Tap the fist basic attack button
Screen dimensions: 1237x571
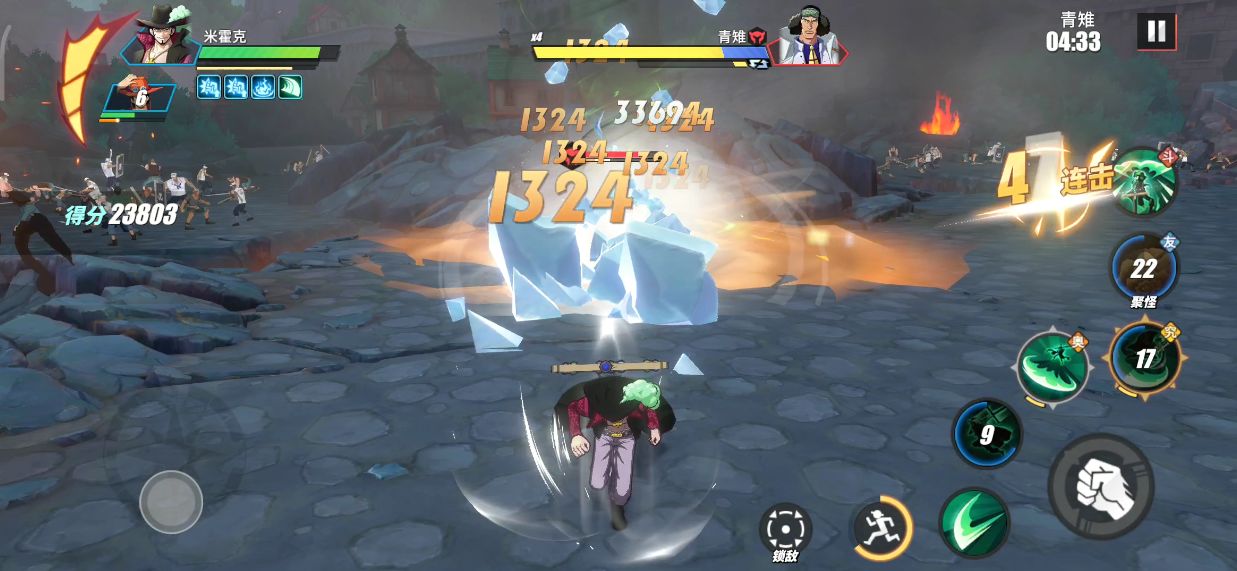[1100, 486]
